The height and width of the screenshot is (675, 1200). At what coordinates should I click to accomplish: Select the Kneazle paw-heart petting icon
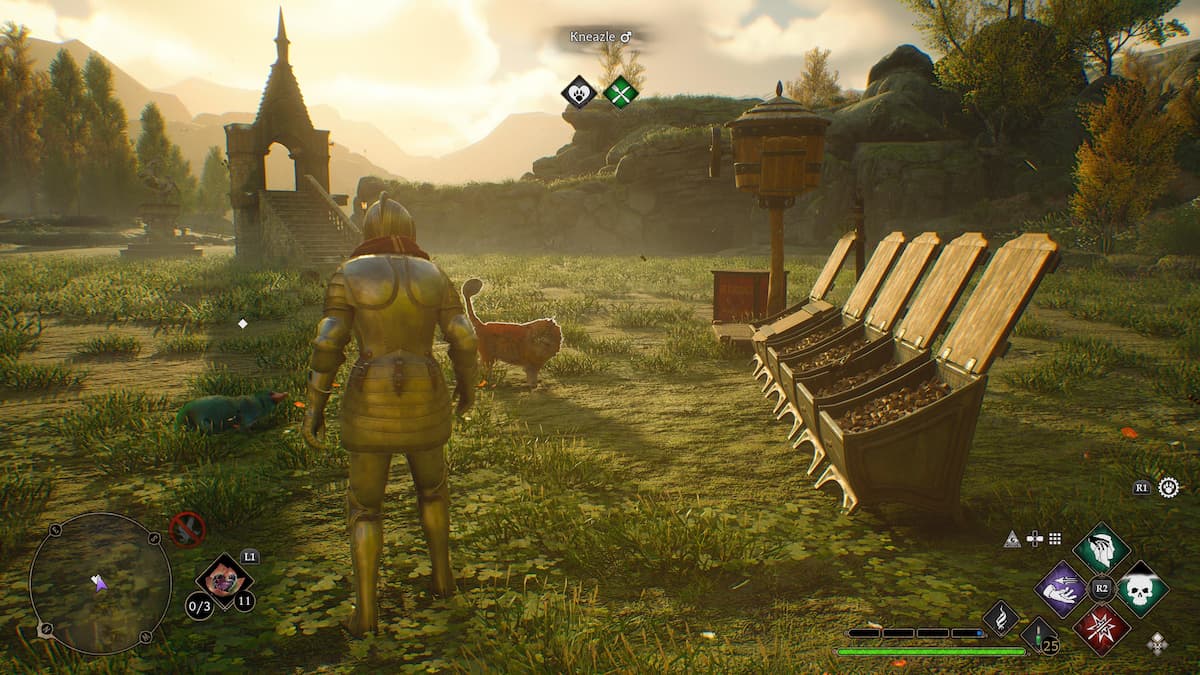578,93
